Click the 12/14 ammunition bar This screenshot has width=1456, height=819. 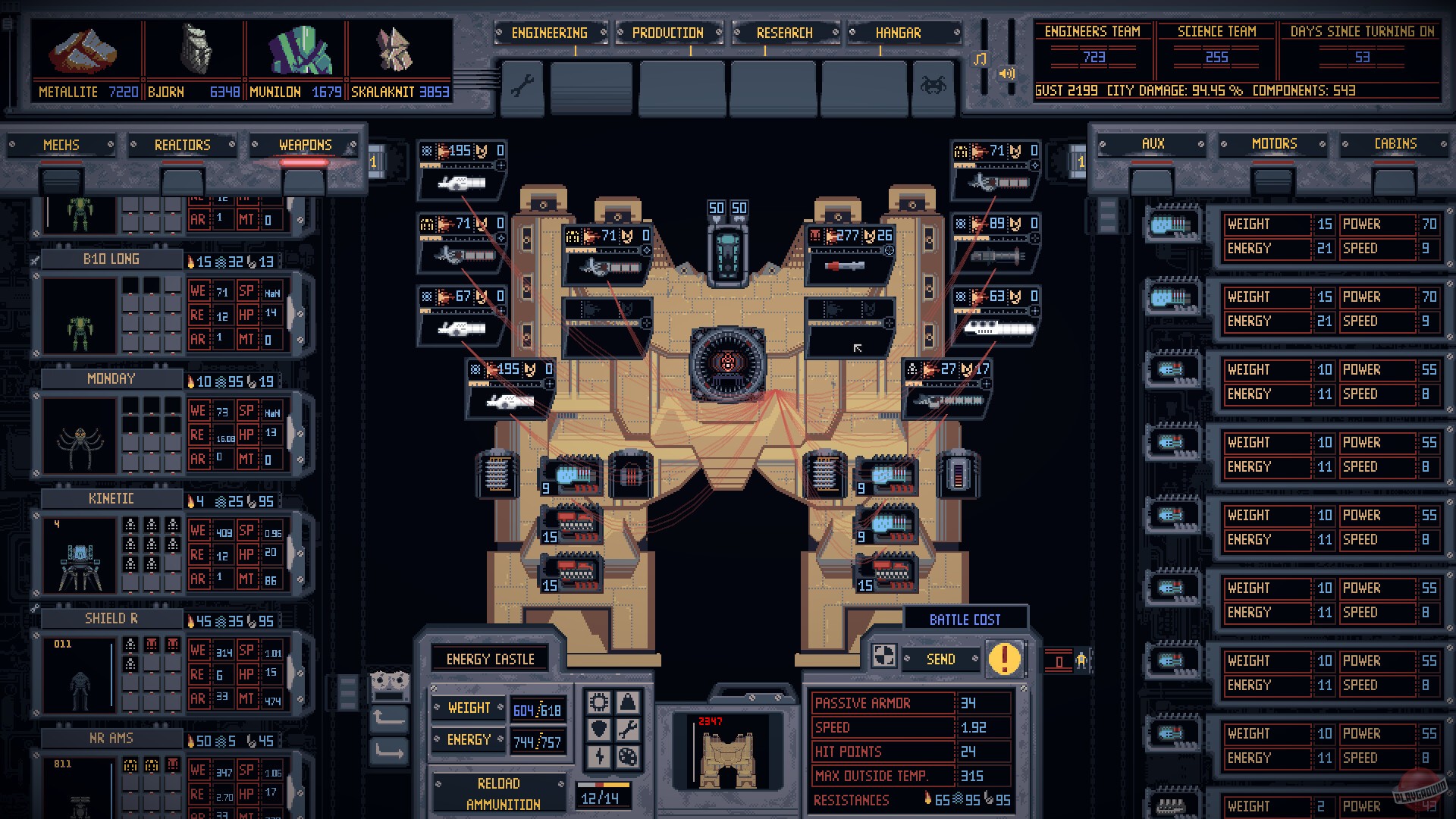pos(604,798)
